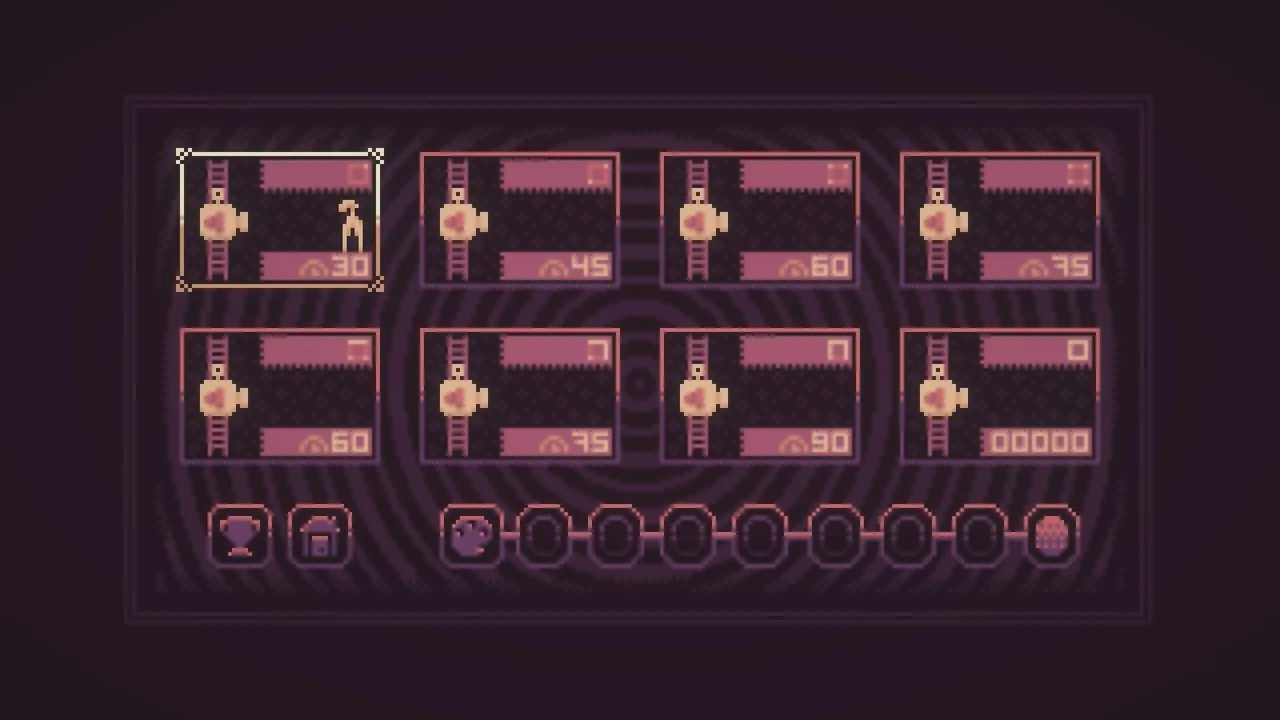Select the 45-second level card
The height and width of the screenshot is (720, 1280).
(x=519, y=218)
